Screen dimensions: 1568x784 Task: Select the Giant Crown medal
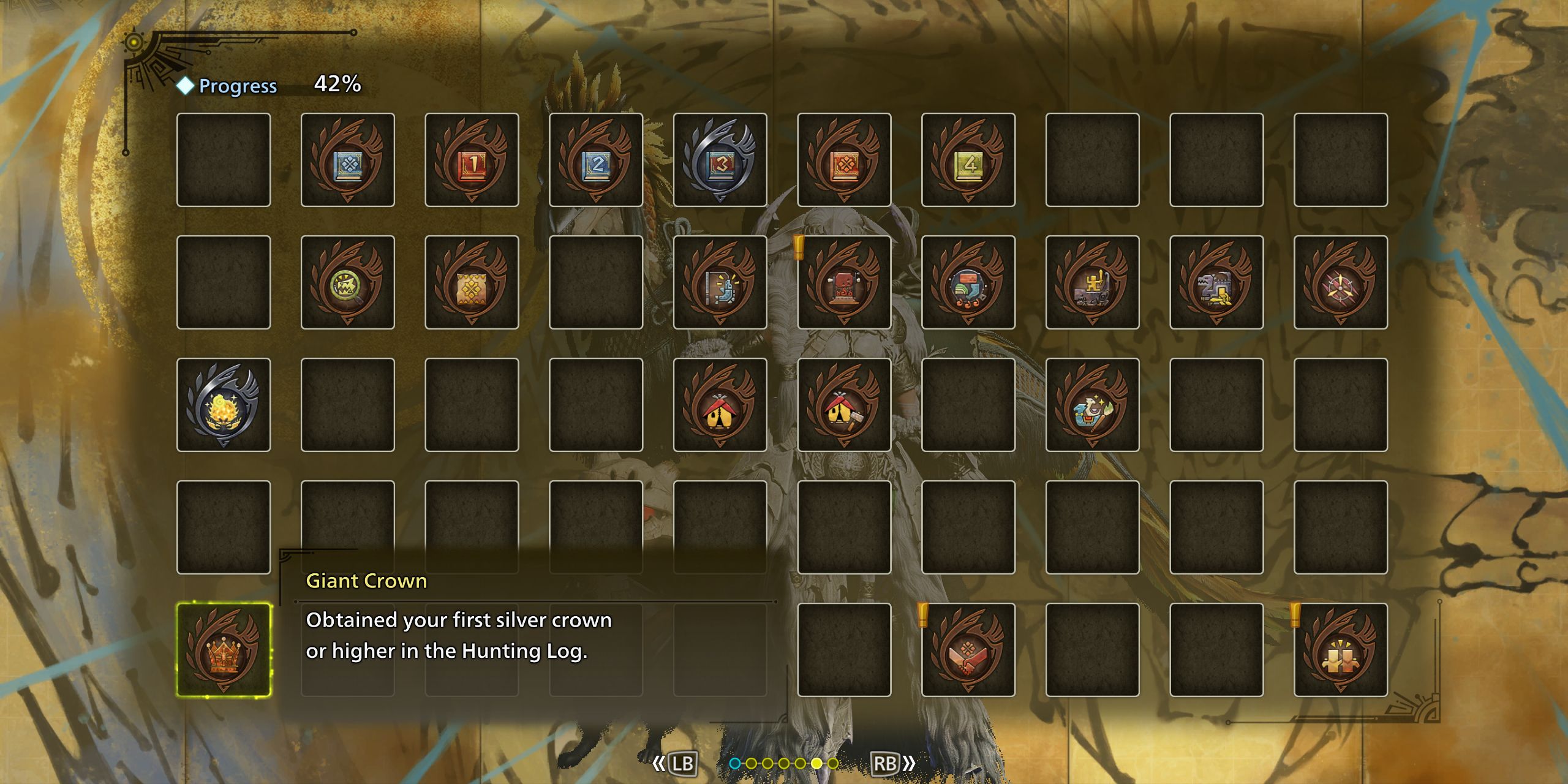pos(224,650)
